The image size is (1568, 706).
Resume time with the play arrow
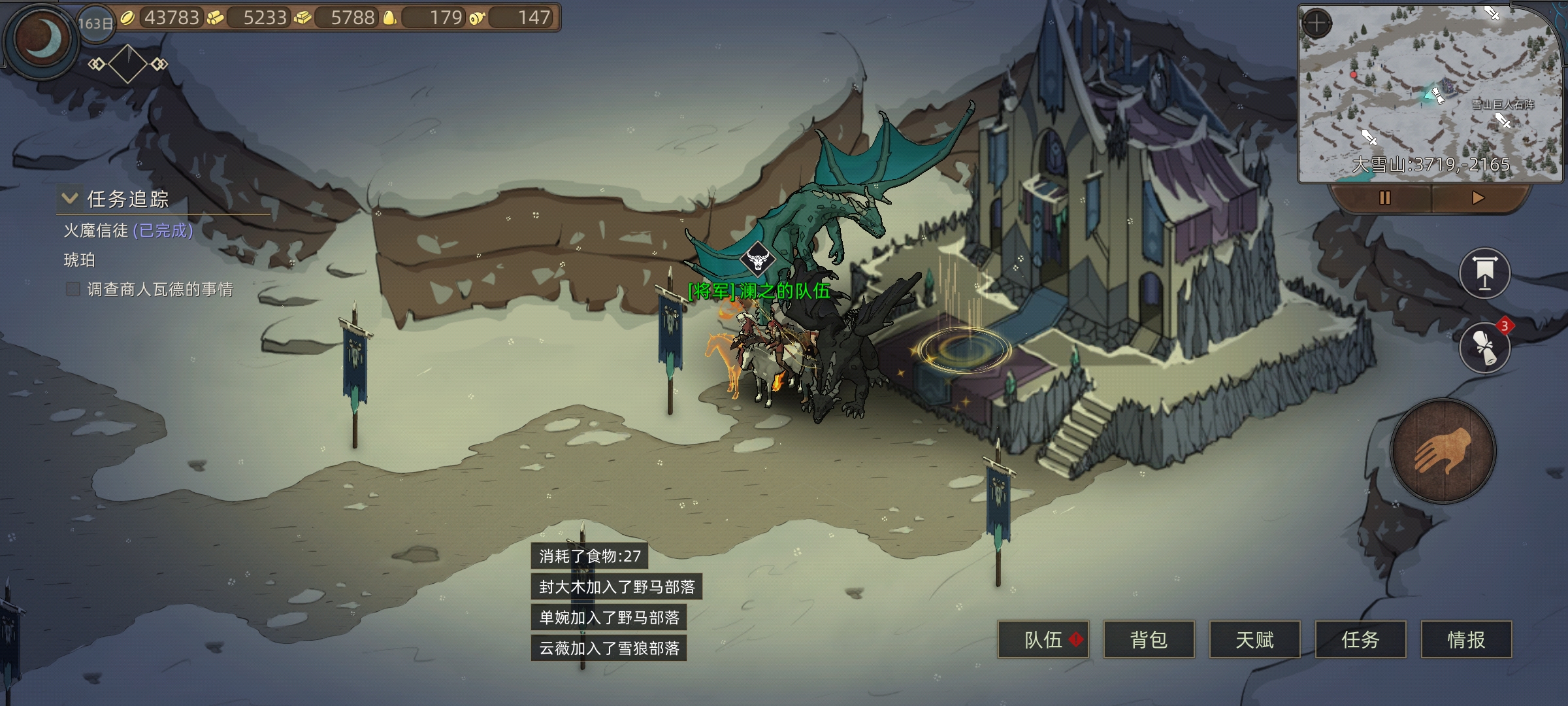pos(1478,197)
